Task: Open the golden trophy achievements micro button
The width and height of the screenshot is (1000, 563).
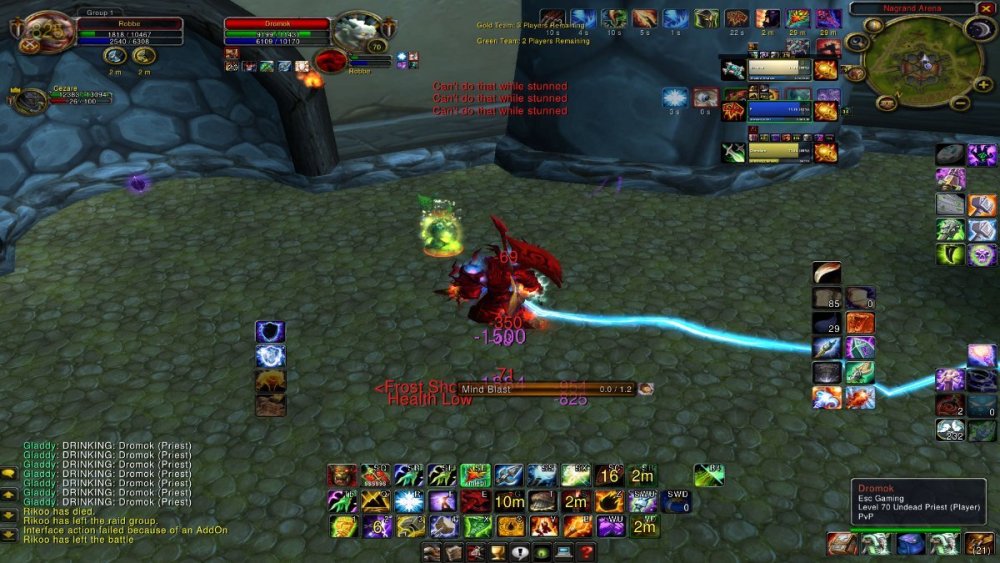Action: (x=496, y=552)
